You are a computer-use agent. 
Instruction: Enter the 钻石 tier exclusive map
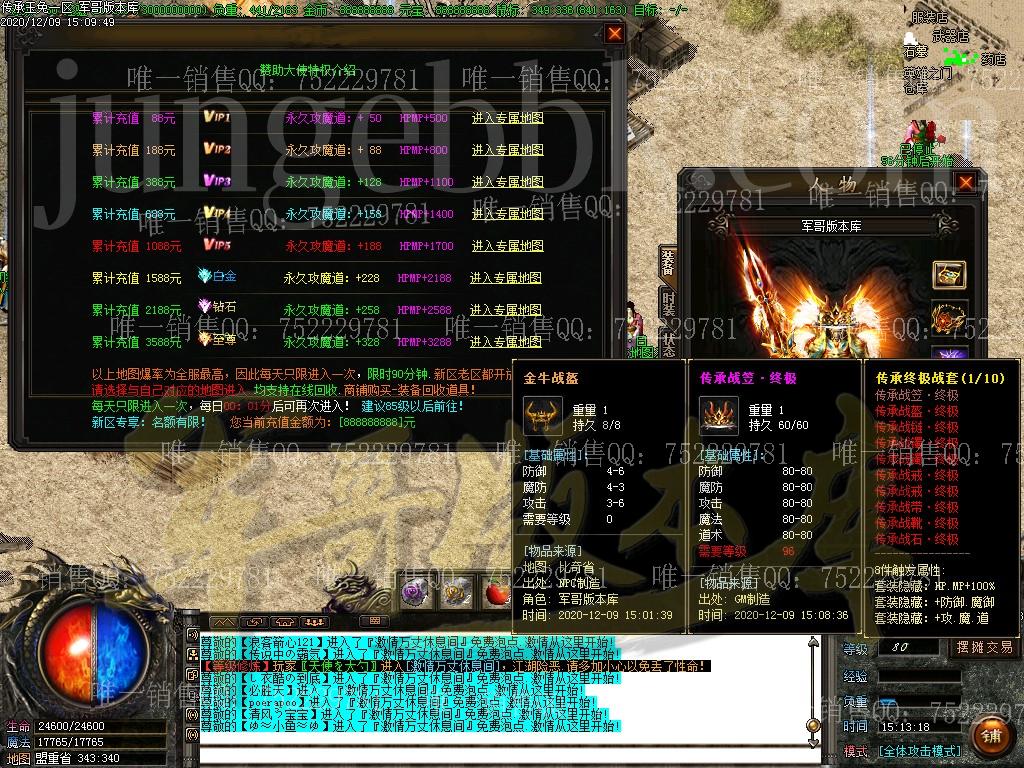[506, 310]
